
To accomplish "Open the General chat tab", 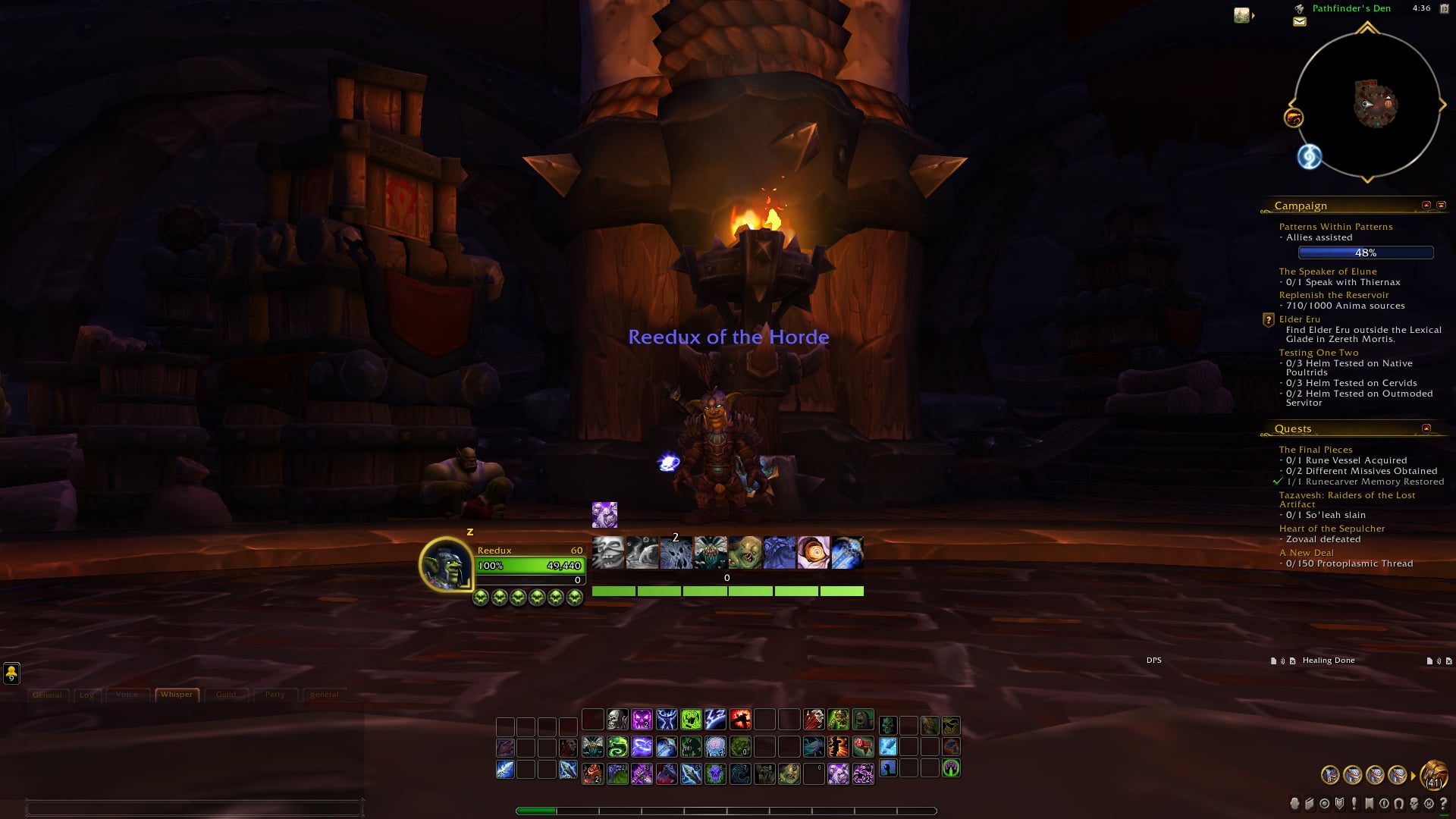I will coord(47,695).
